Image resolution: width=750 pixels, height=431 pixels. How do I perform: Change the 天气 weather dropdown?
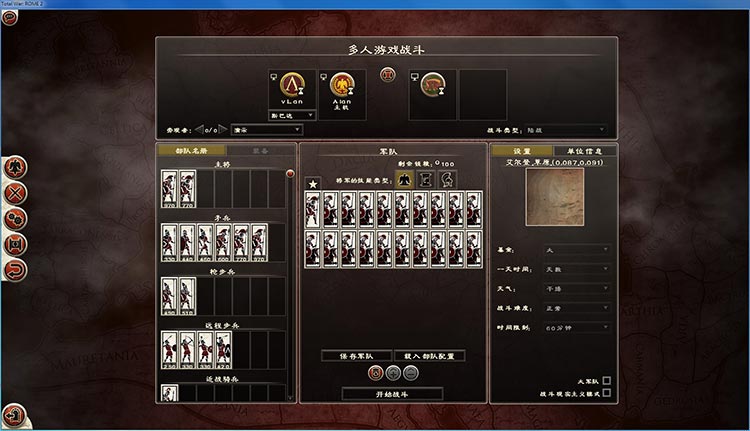576,288
